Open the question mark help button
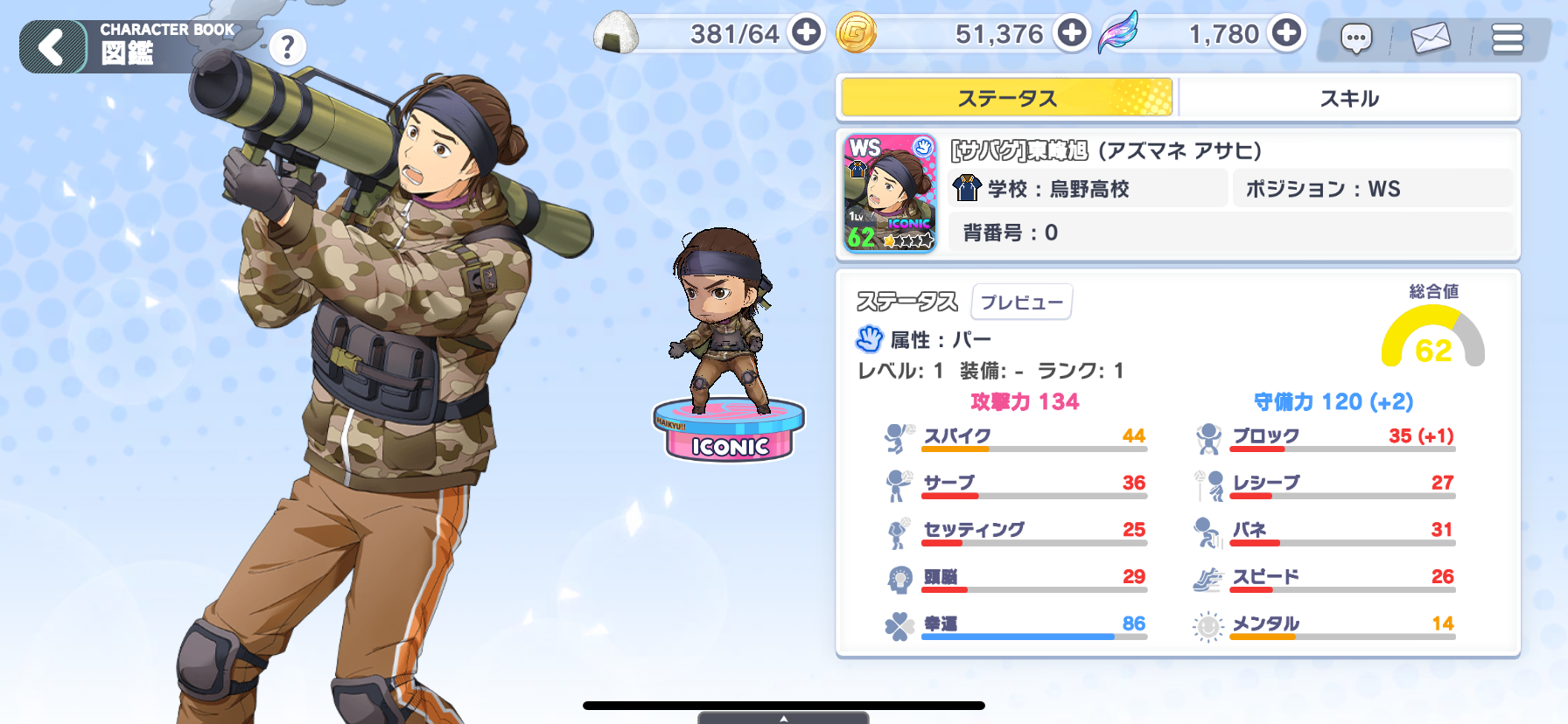The image size is (1568, 724). [x=287, y=47]
